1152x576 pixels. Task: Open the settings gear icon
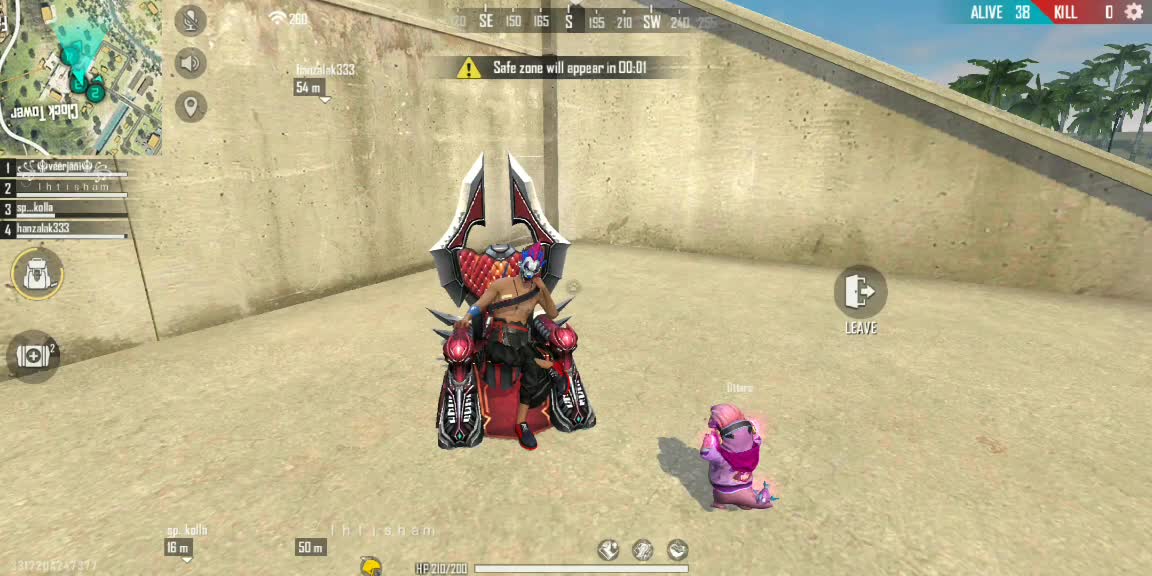tap(1134, 12)
